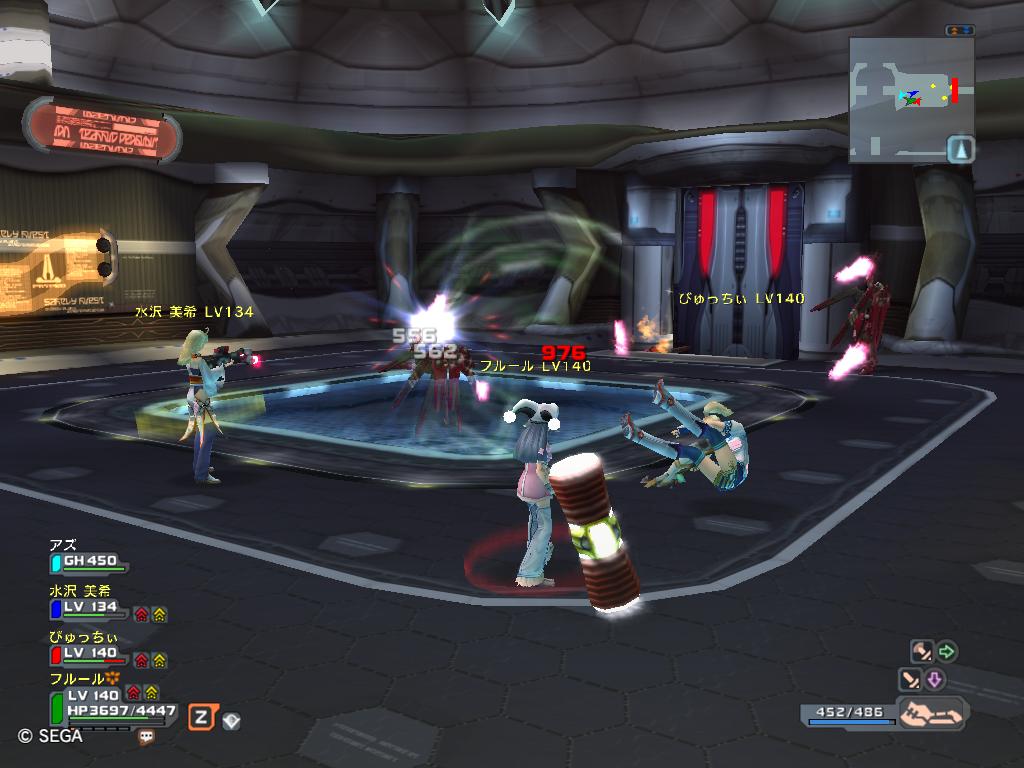The height and width of the screenshot is (768, 1024).
Task: Select the equipped weapon icon panel
Action: (932, 714)
